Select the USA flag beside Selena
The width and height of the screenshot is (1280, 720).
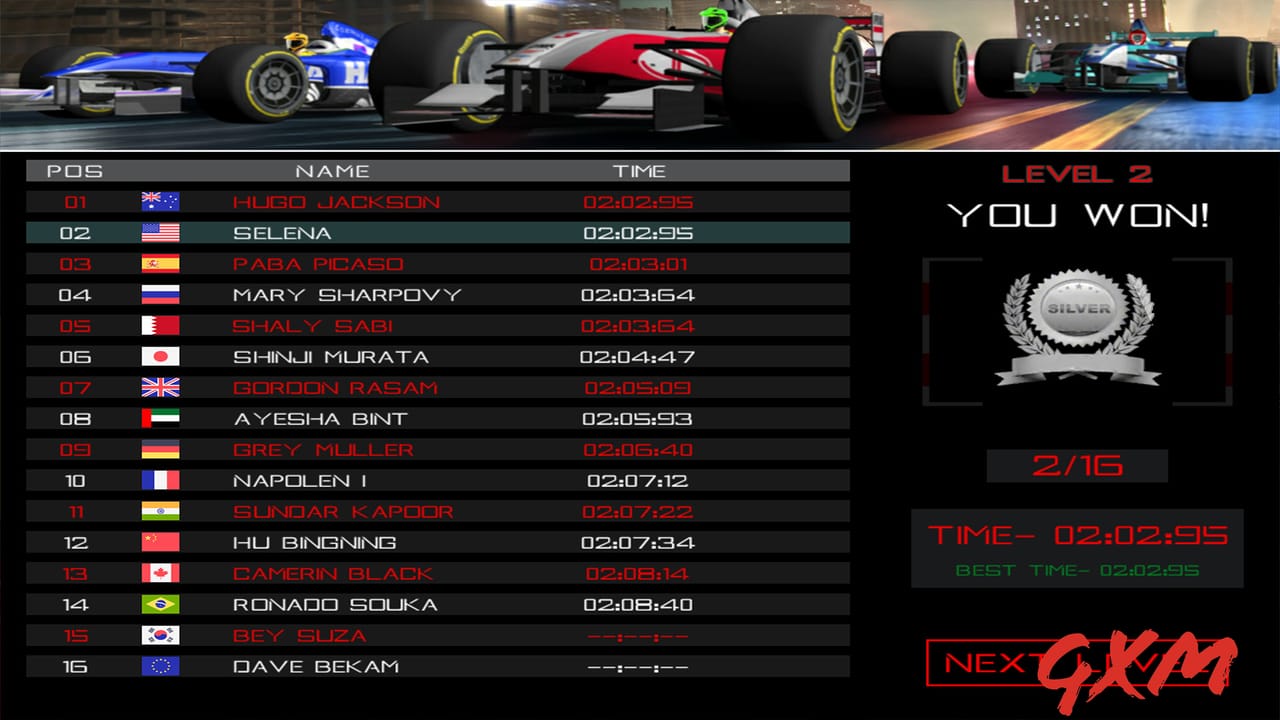(160, 232)
